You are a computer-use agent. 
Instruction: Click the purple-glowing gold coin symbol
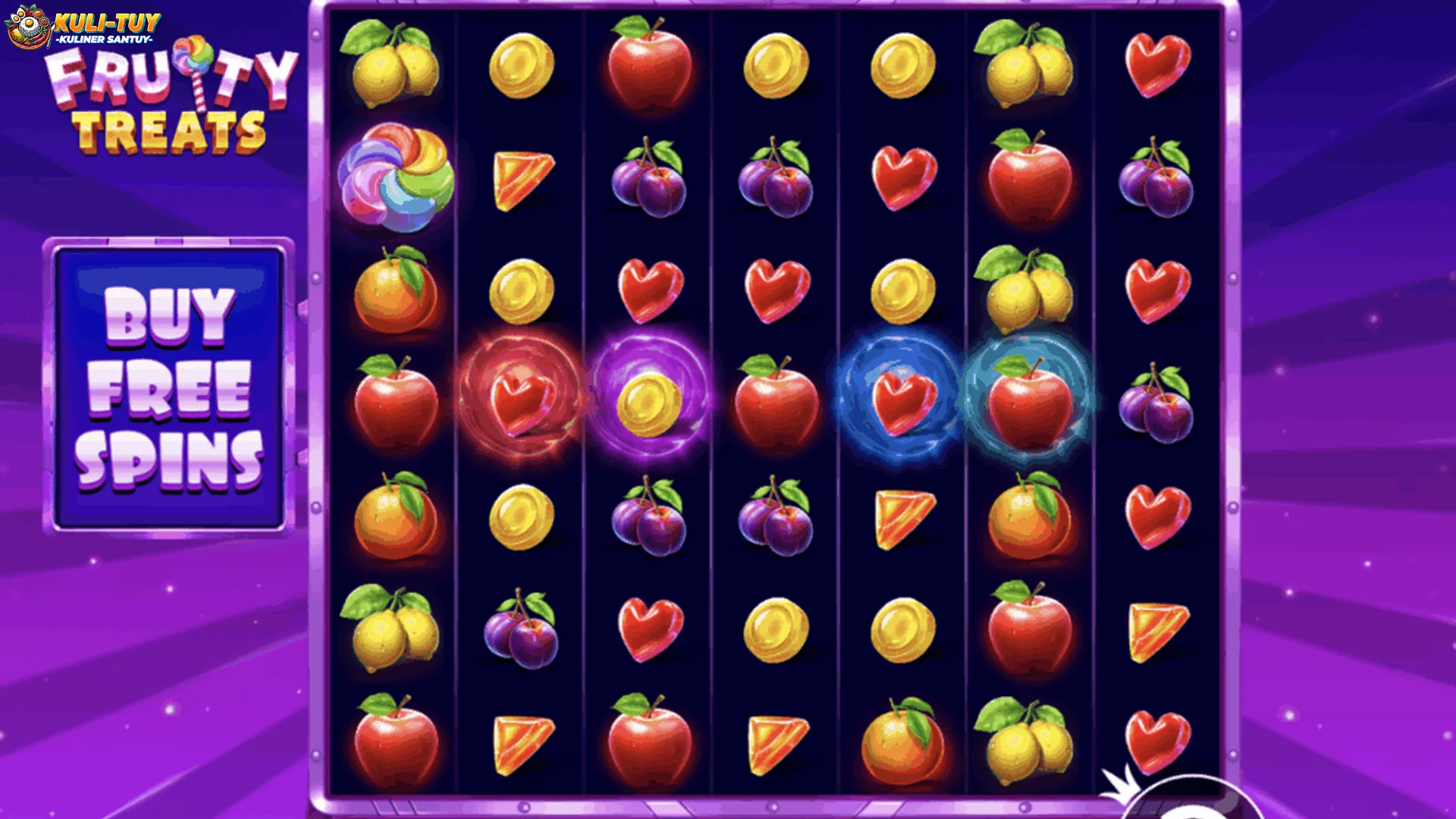click(x=648, y=406)
